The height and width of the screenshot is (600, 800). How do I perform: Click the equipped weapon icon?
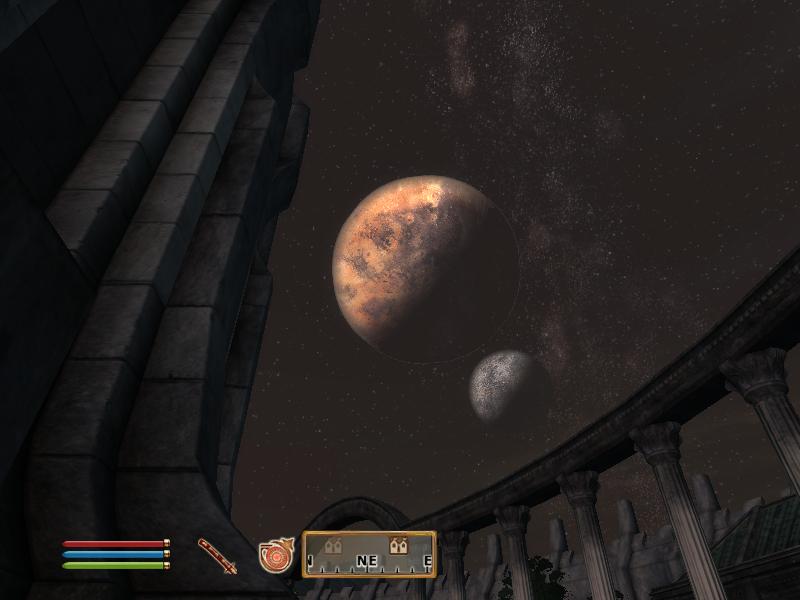pyautogui.click(x=217, y=555)
